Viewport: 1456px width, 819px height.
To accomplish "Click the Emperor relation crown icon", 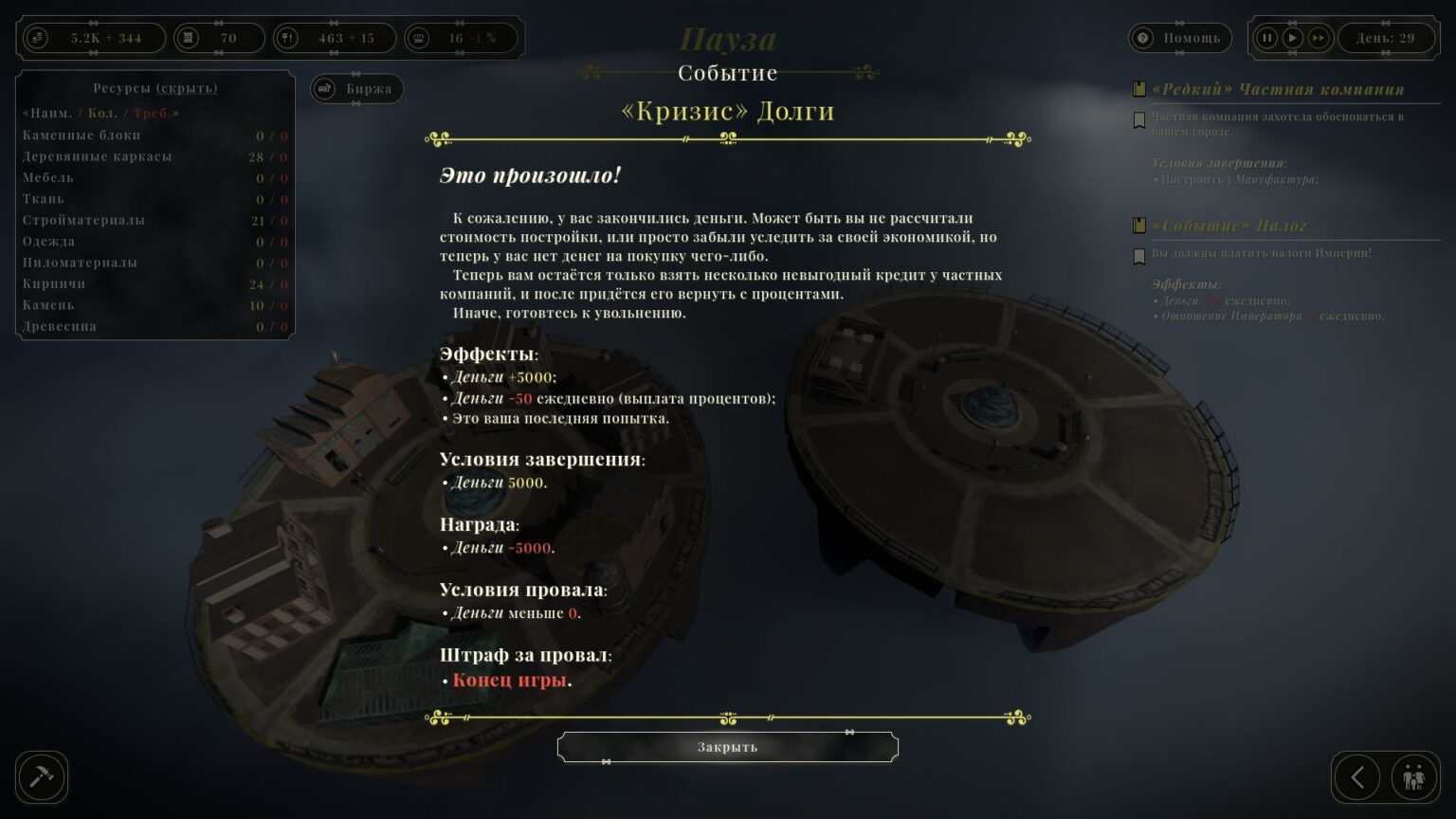I will (x=420, y=38).
